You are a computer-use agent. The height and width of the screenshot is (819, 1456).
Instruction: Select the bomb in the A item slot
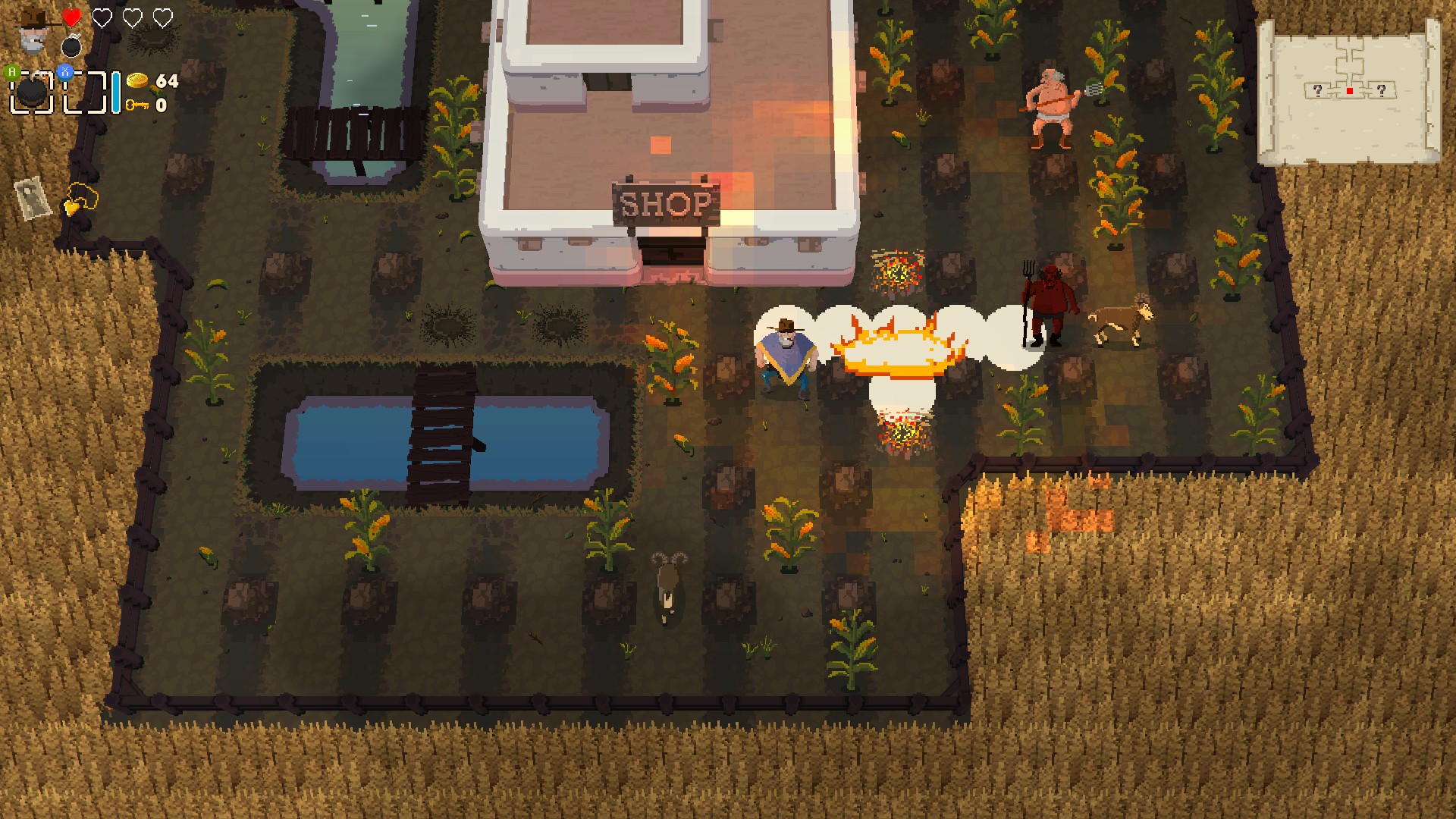32,92
